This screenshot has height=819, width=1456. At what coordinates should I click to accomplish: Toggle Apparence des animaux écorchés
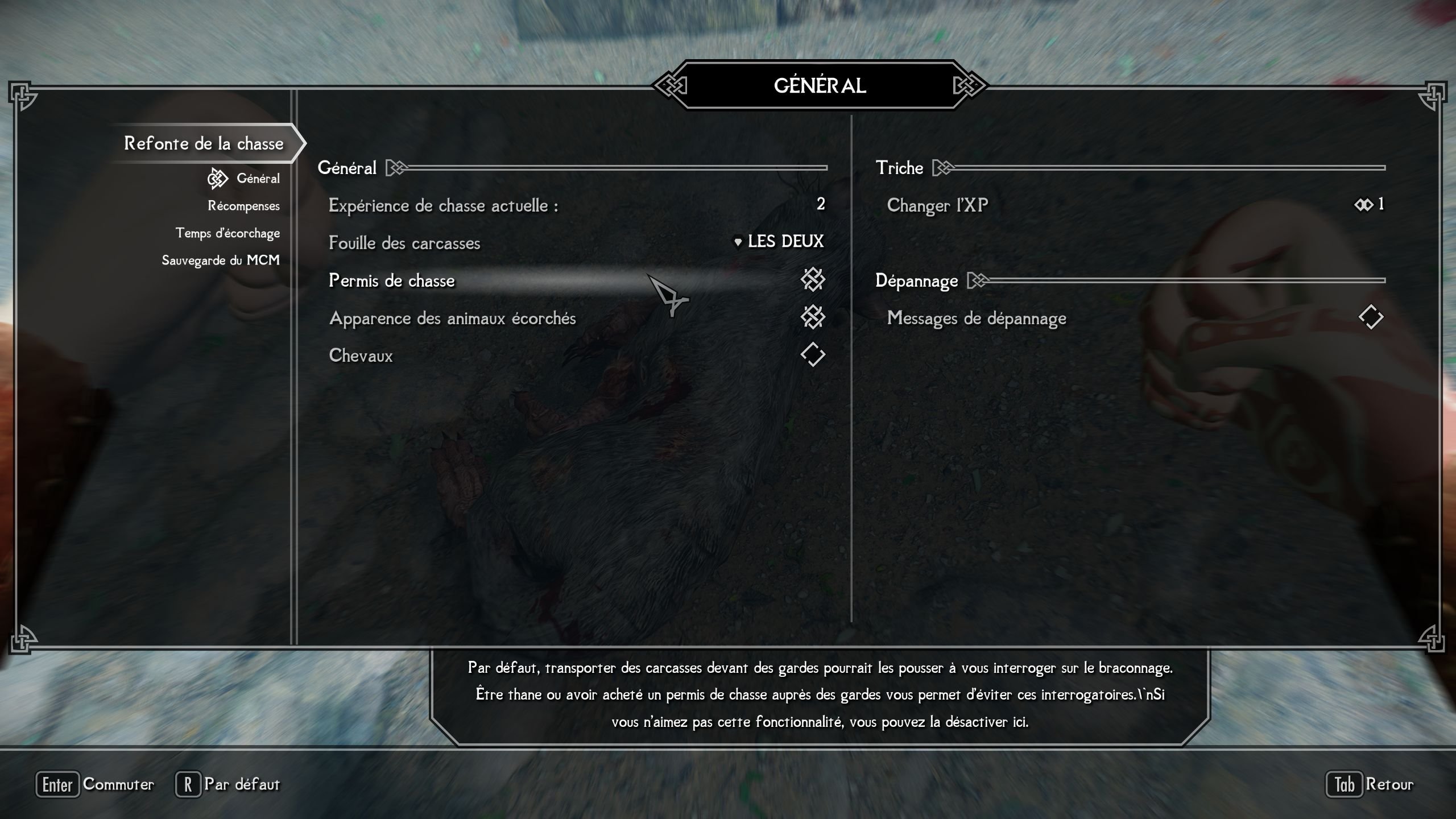point(812,317)
